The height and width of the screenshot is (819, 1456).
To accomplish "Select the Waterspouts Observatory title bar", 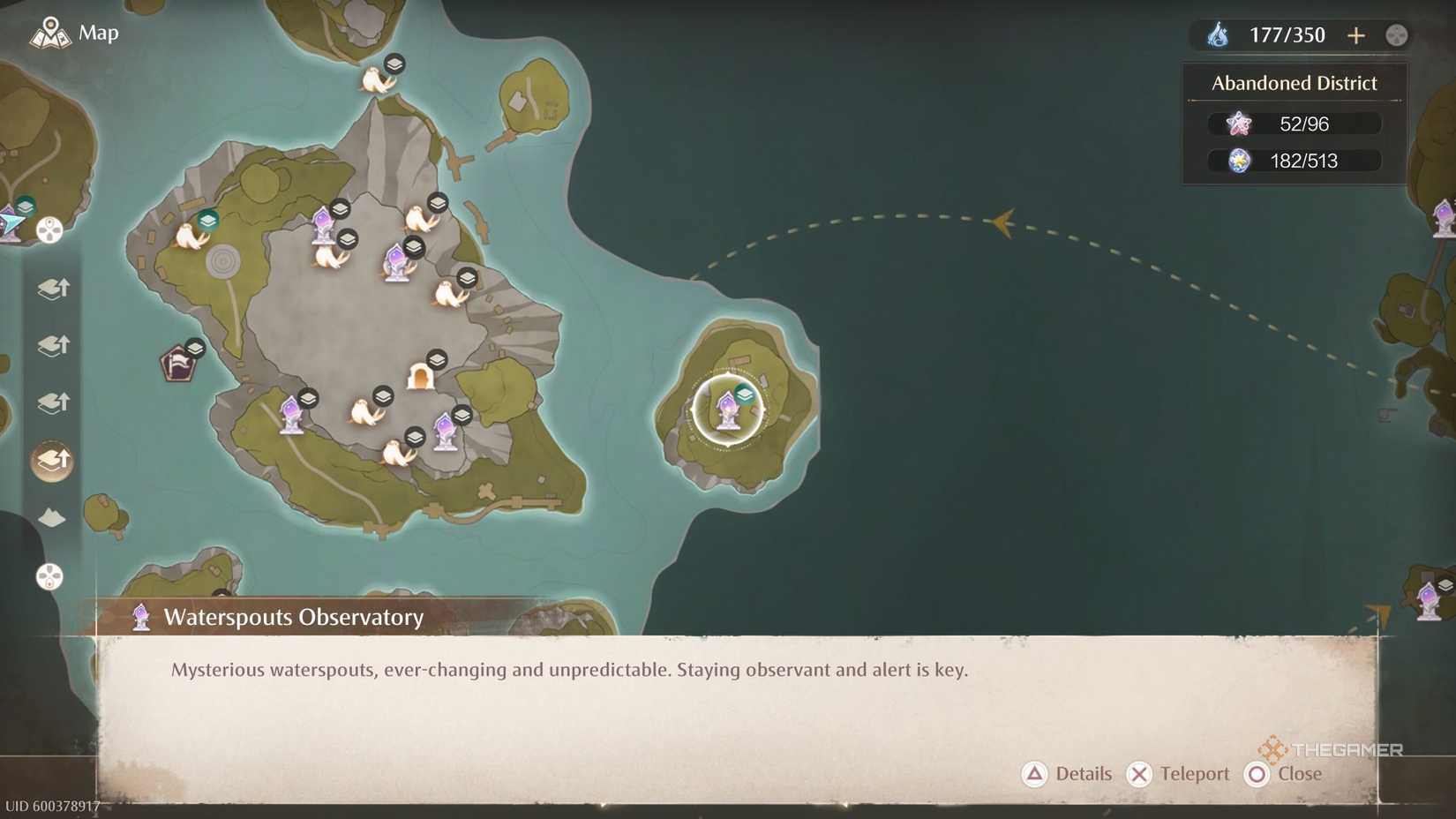I will point(292,618).
